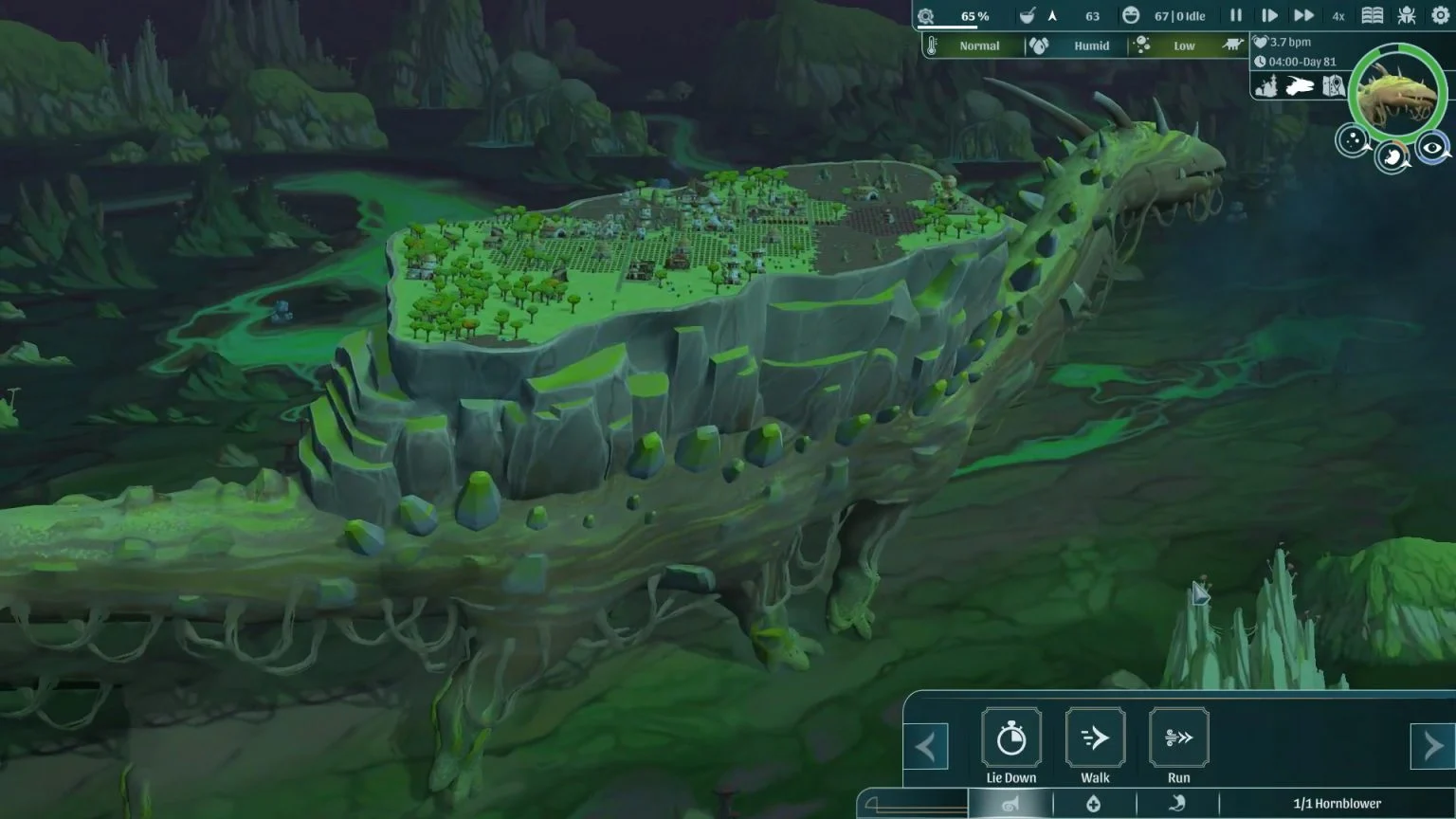Switch to the Hornblower horn tab
Image resolution: width=1456 pixels, height=819 pixels.
[x=1011, y=803]
